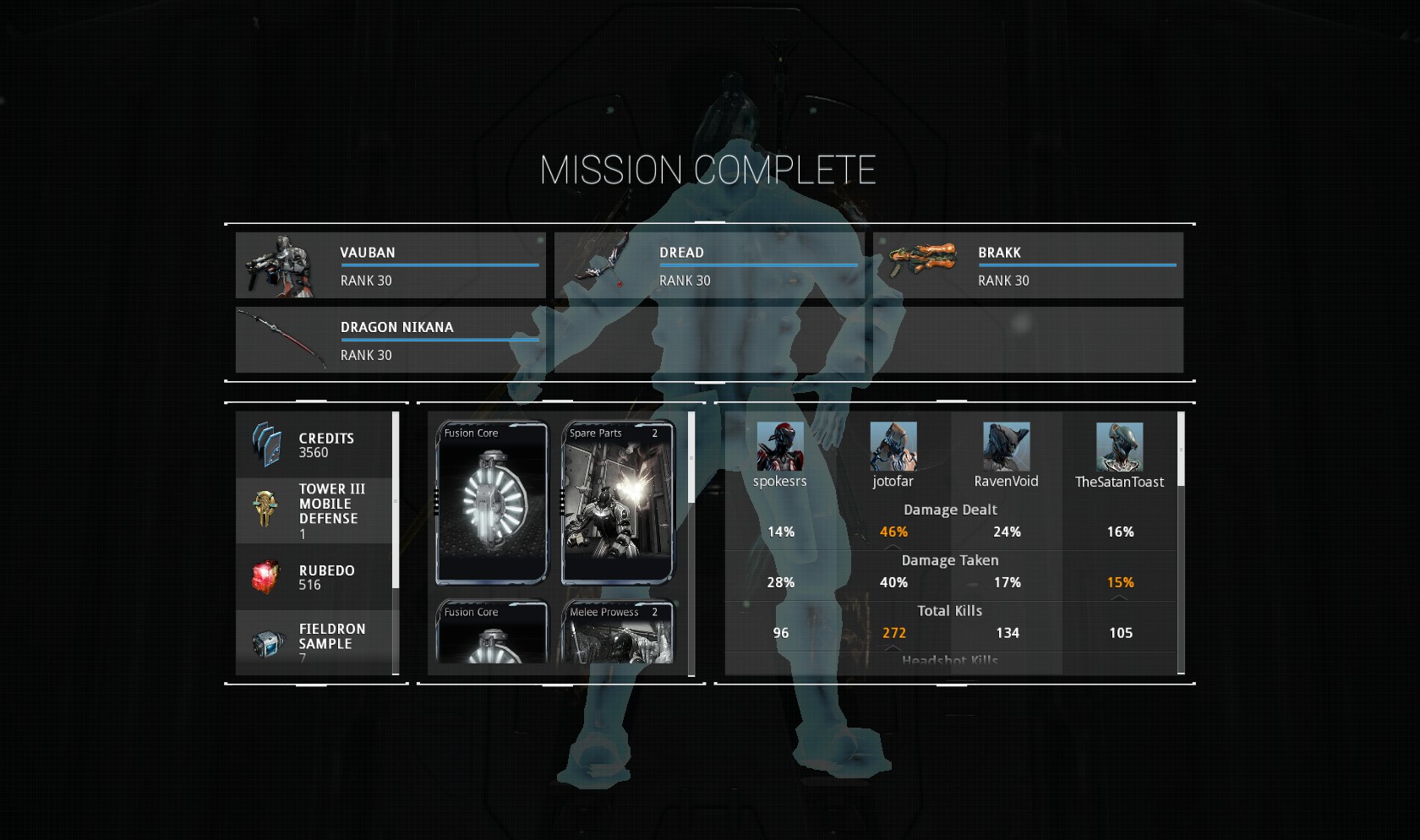The image size is (1420, 840).
Task: Select the Rubedo resource row
Action: click(314, 577)
